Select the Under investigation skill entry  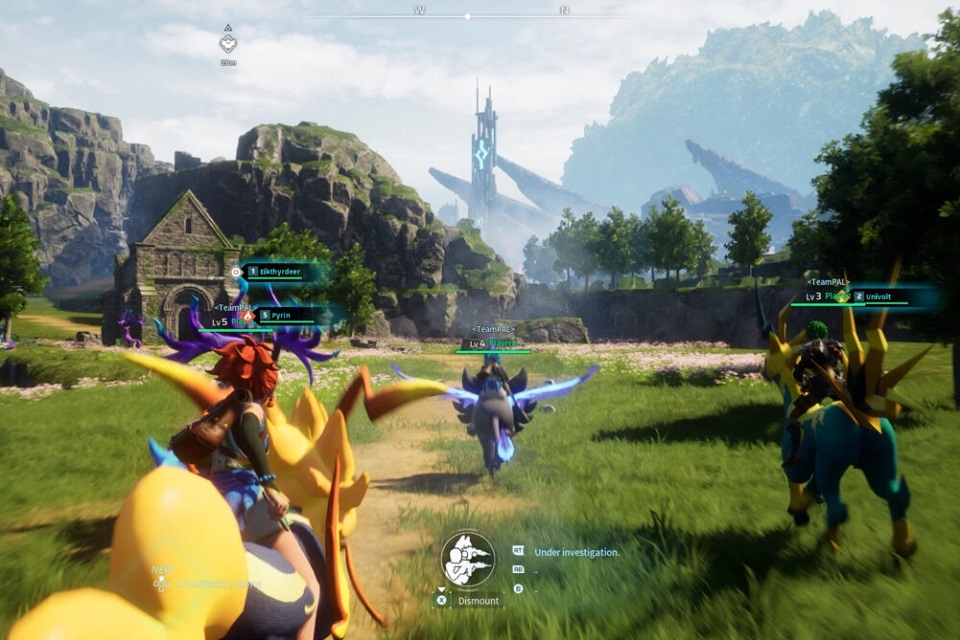coord(576,551)
